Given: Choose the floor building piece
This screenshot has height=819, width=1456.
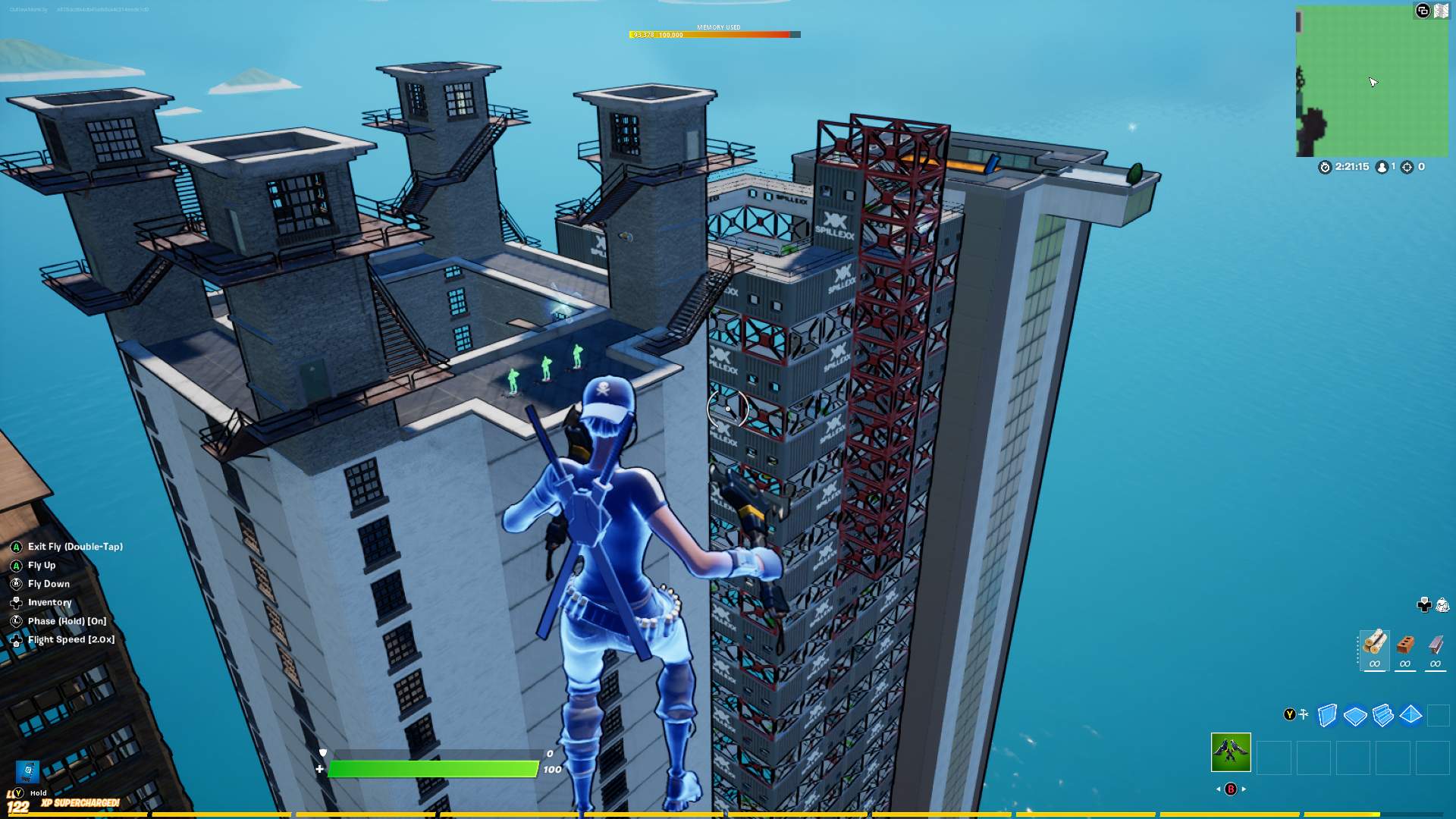Looking at the screenshot, I should (1355, 715).
